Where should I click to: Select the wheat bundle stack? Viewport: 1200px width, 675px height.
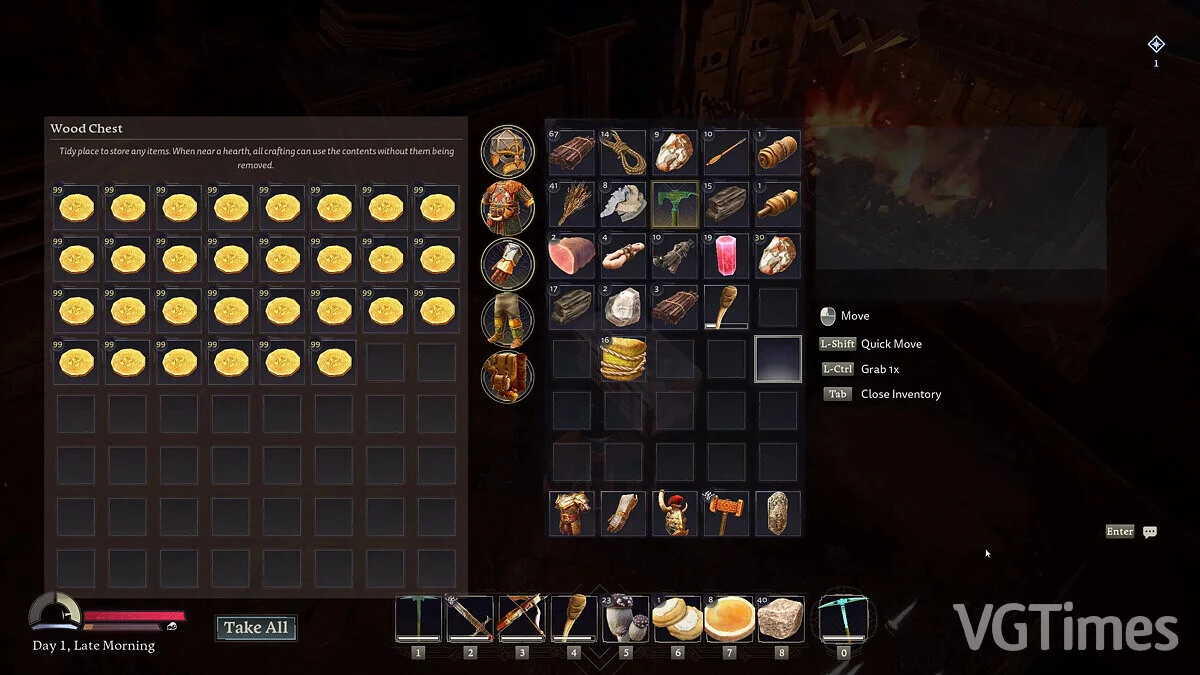pyautogui.click(x=572, y=204)
